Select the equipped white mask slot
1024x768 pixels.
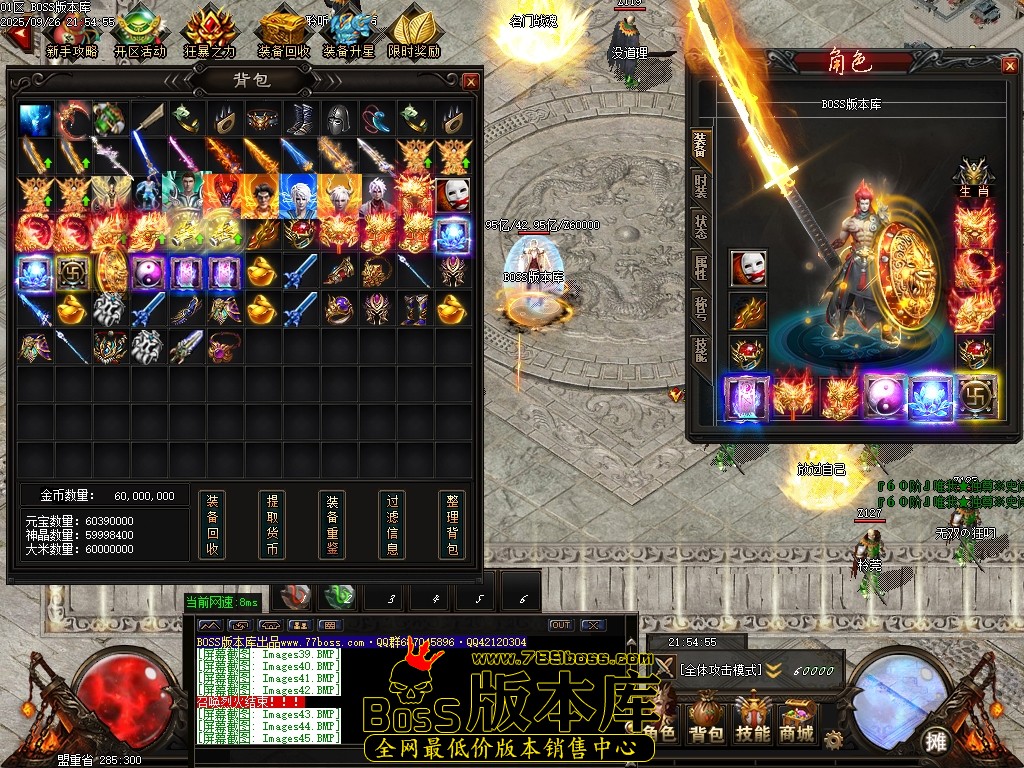748,268
